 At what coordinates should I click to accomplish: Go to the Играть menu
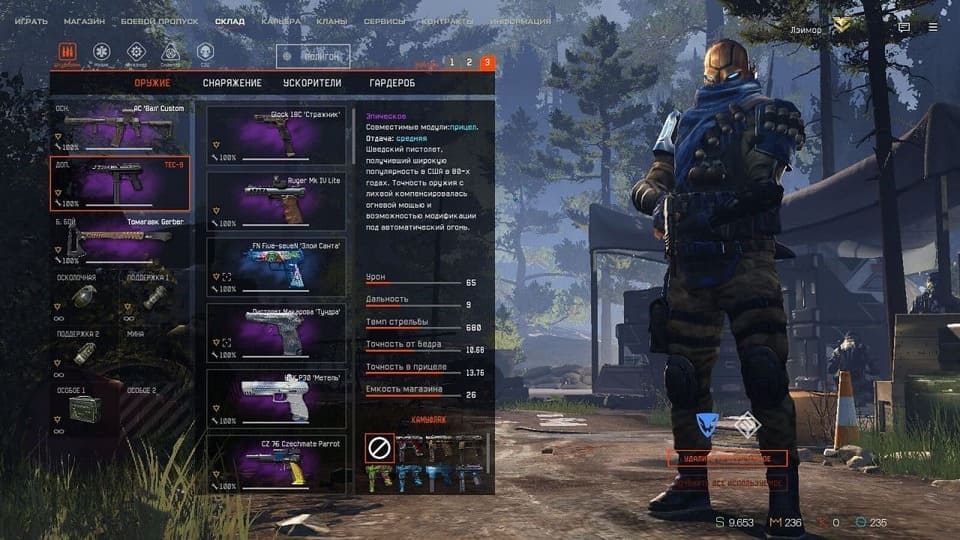31,21
